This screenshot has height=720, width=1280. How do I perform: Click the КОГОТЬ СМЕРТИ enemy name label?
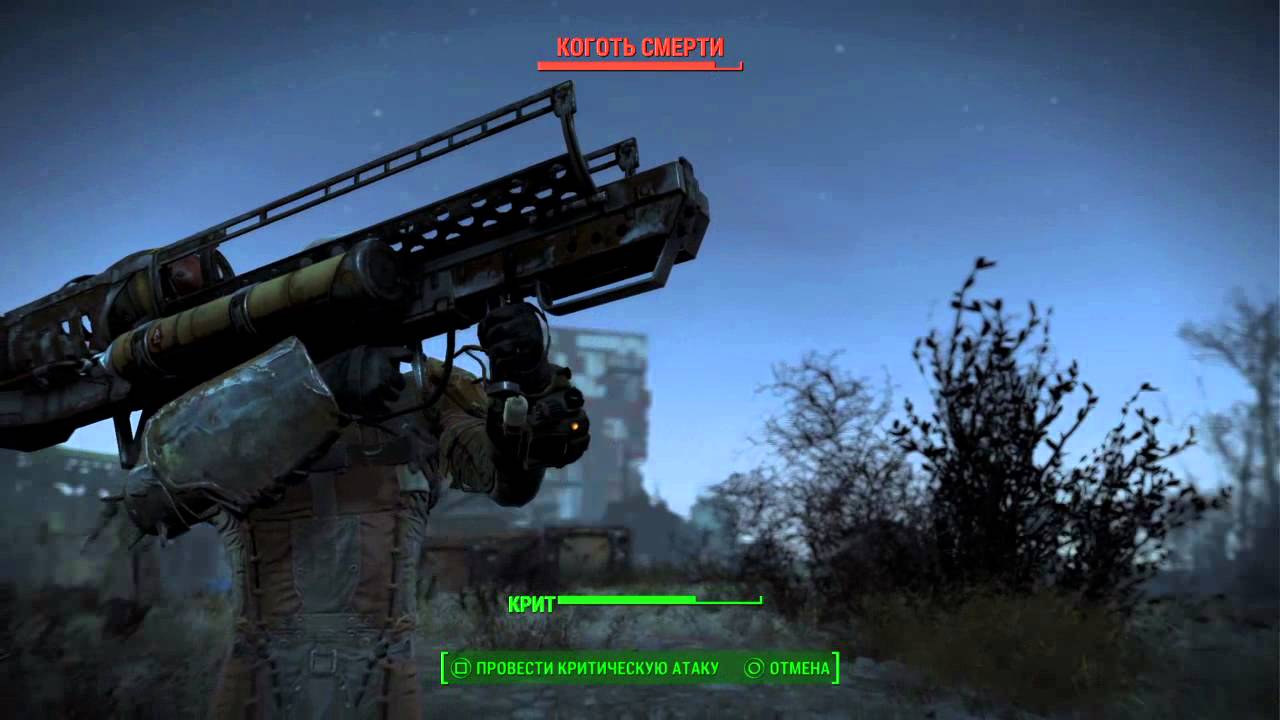(640, 45)
